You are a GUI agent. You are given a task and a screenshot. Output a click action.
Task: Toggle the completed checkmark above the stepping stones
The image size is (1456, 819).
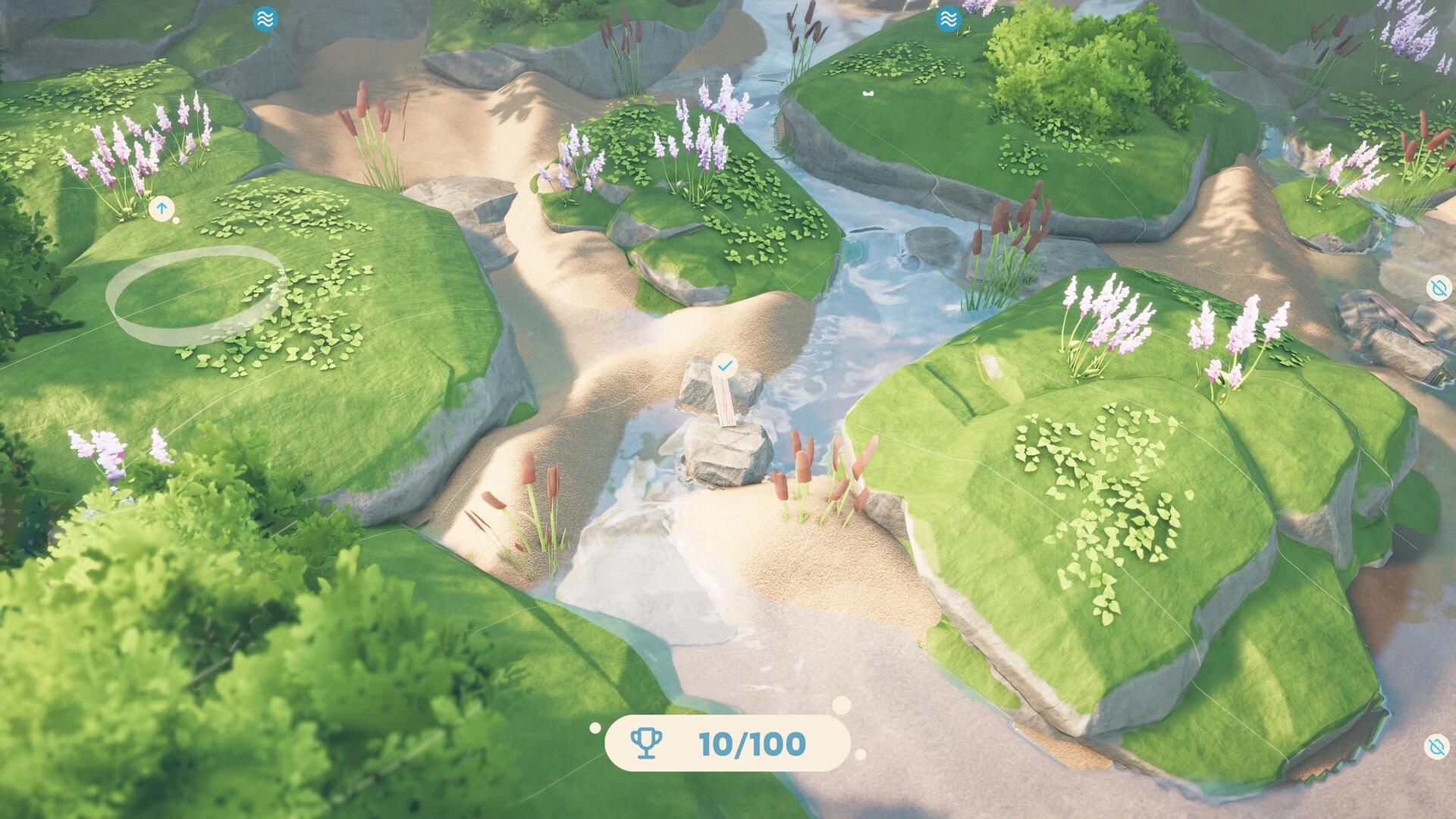(x=724, y=365)
